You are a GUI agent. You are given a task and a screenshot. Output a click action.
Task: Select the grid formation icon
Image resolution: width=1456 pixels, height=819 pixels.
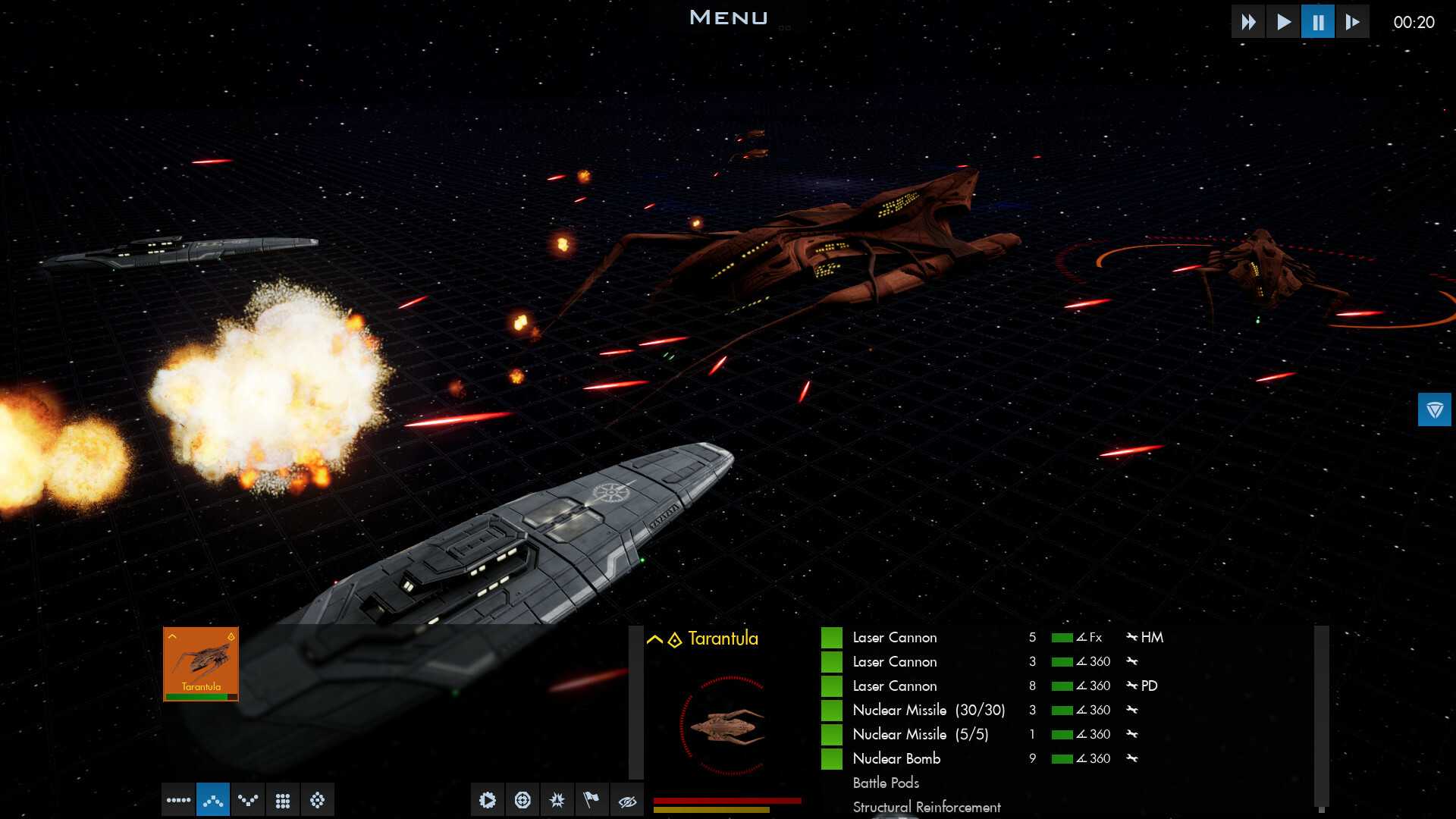[x=283, y=800]
